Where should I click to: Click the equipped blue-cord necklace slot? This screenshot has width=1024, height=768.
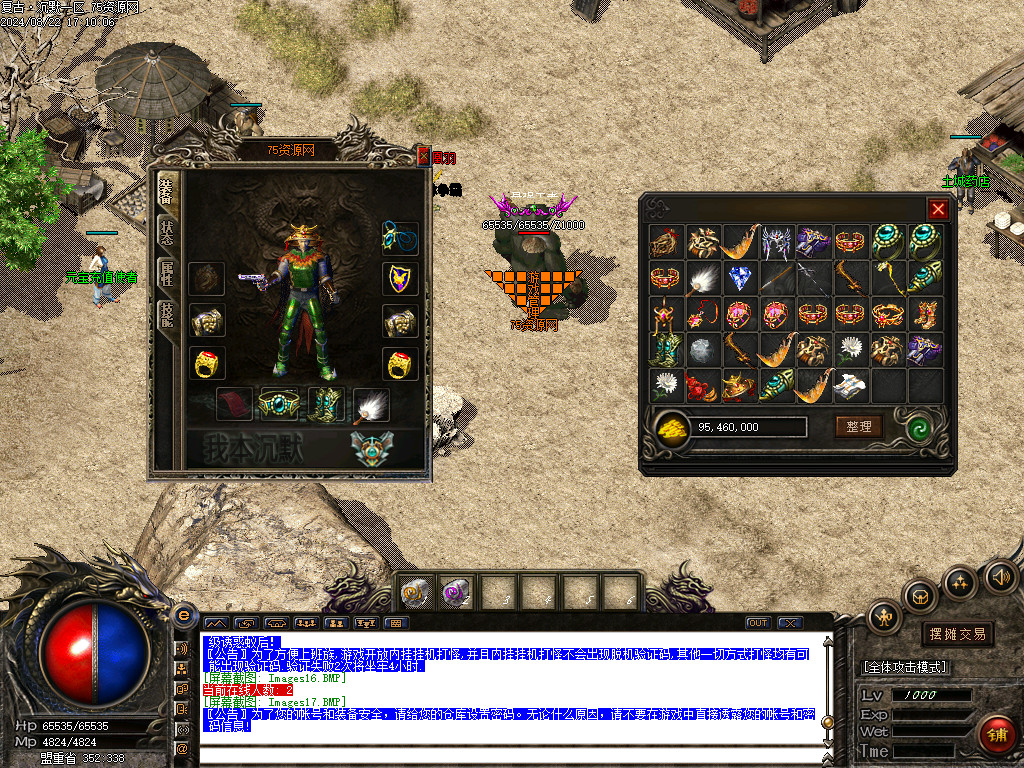click(x=400, y=238)
